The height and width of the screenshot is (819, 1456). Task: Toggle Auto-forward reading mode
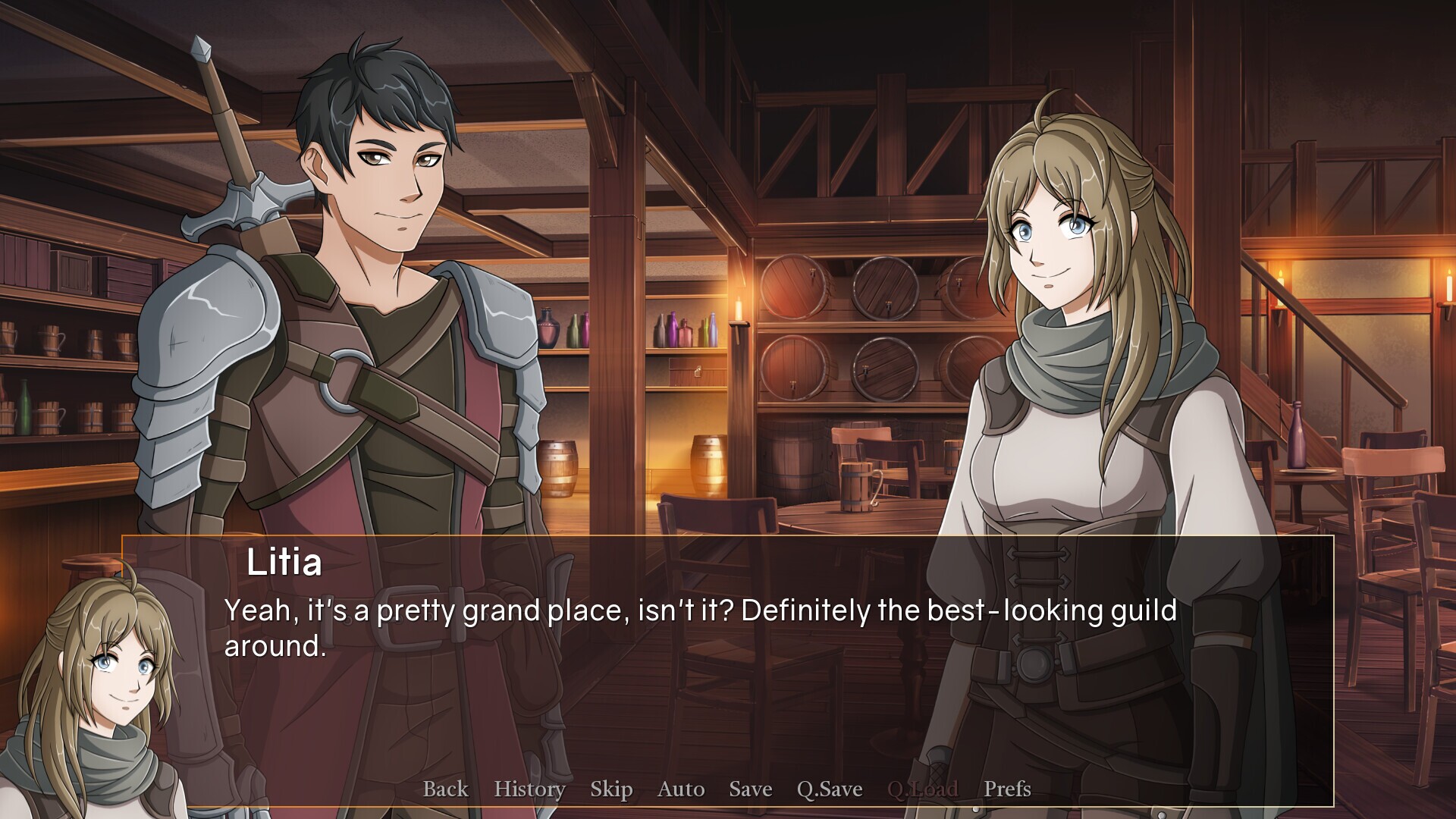681,789
